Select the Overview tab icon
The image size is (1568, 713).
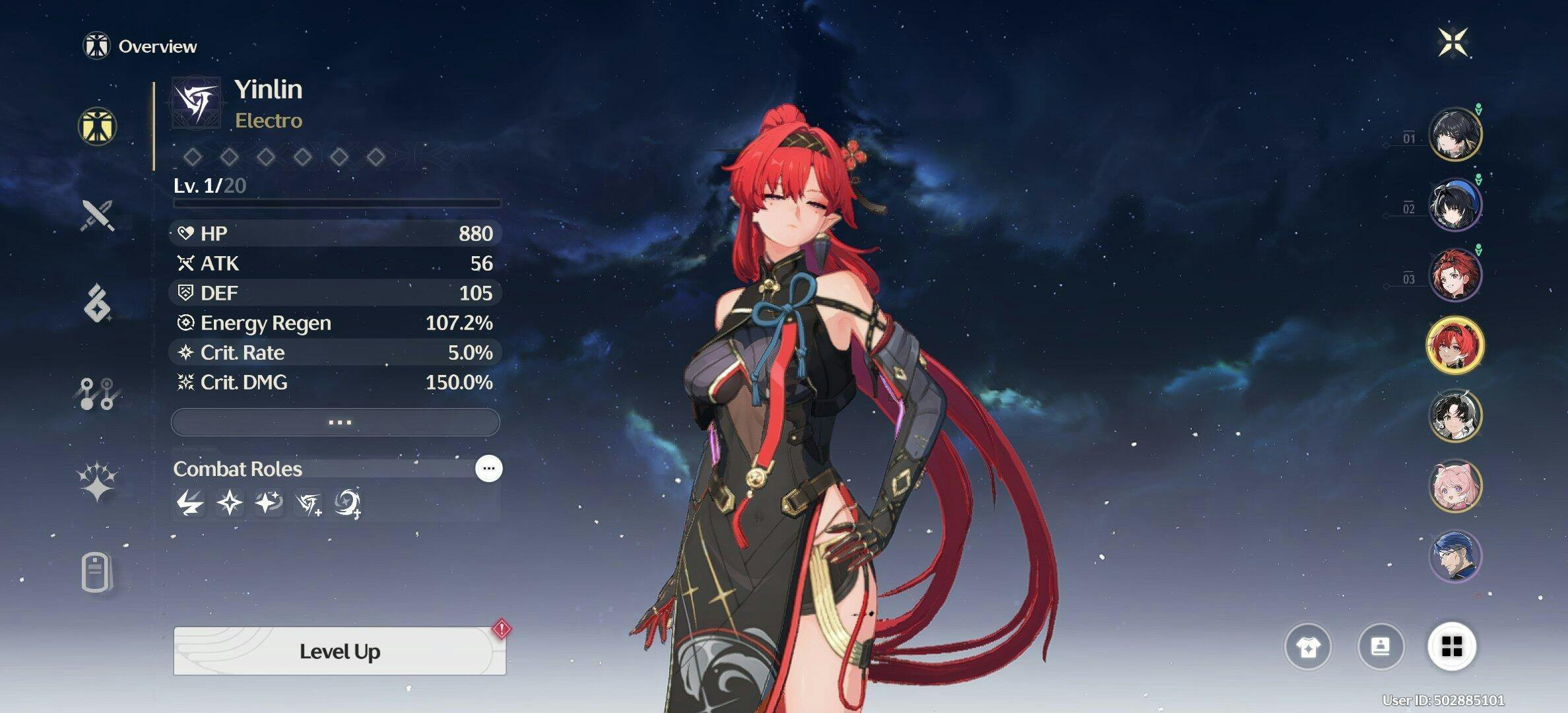pyautogui.click(x=98, y=126)
